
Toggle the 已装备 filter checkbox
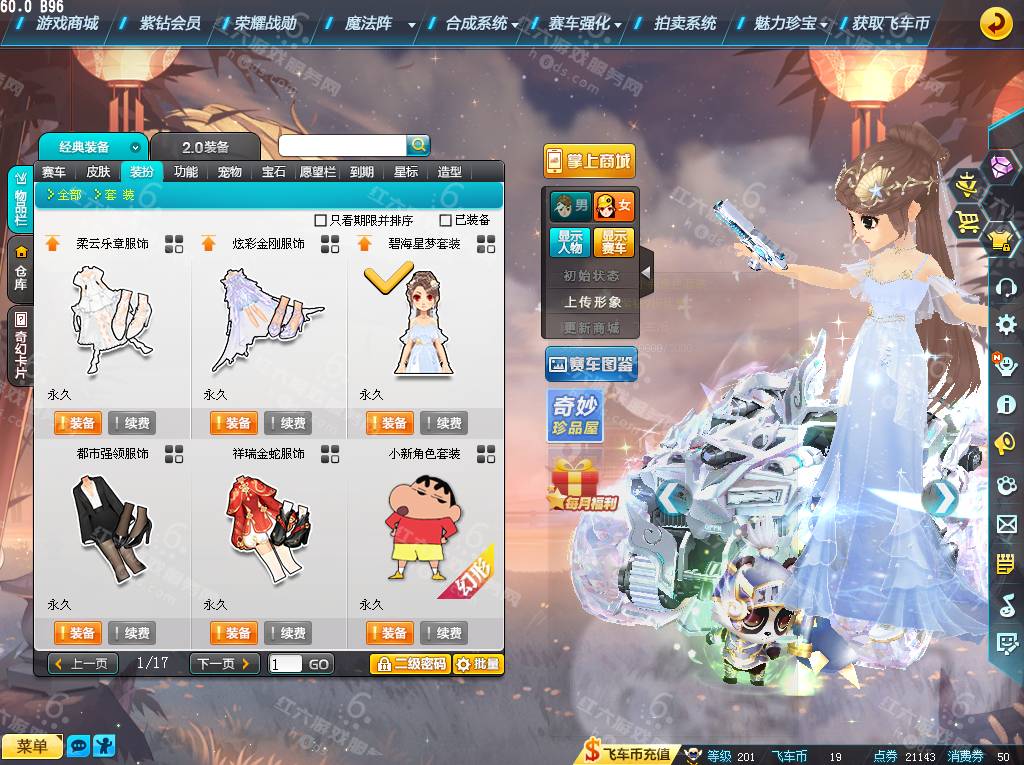coord(446,220)
